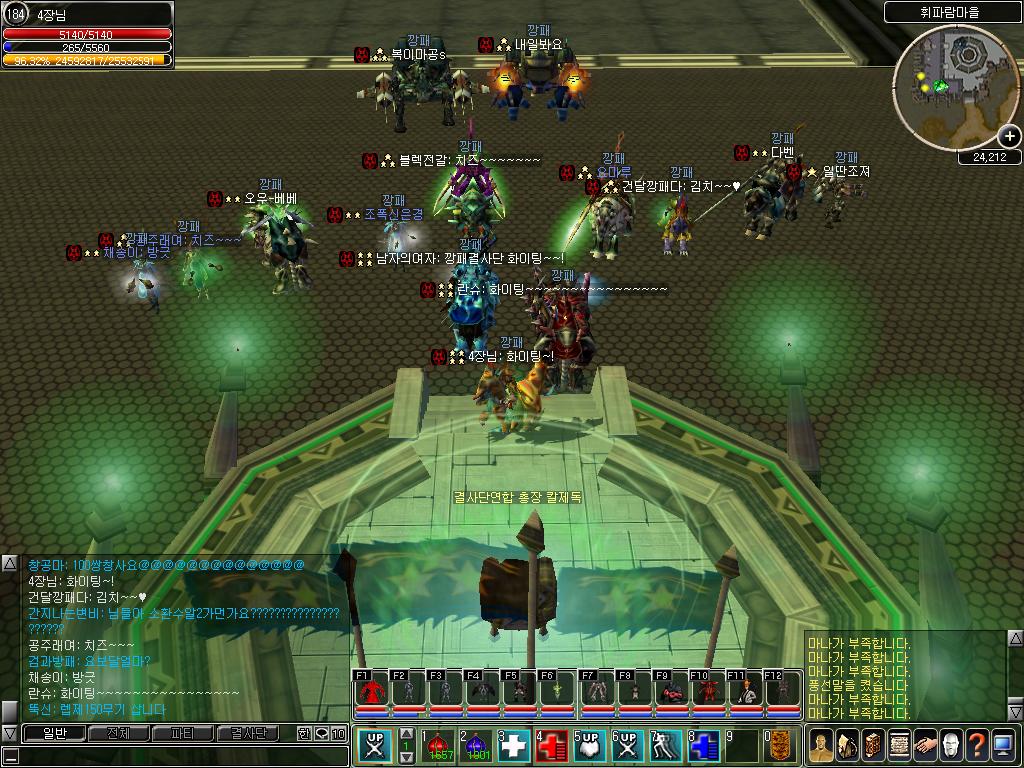1024x768 pixels.
Task: Click the speech bubble chat button
Action: coord(321,733)
